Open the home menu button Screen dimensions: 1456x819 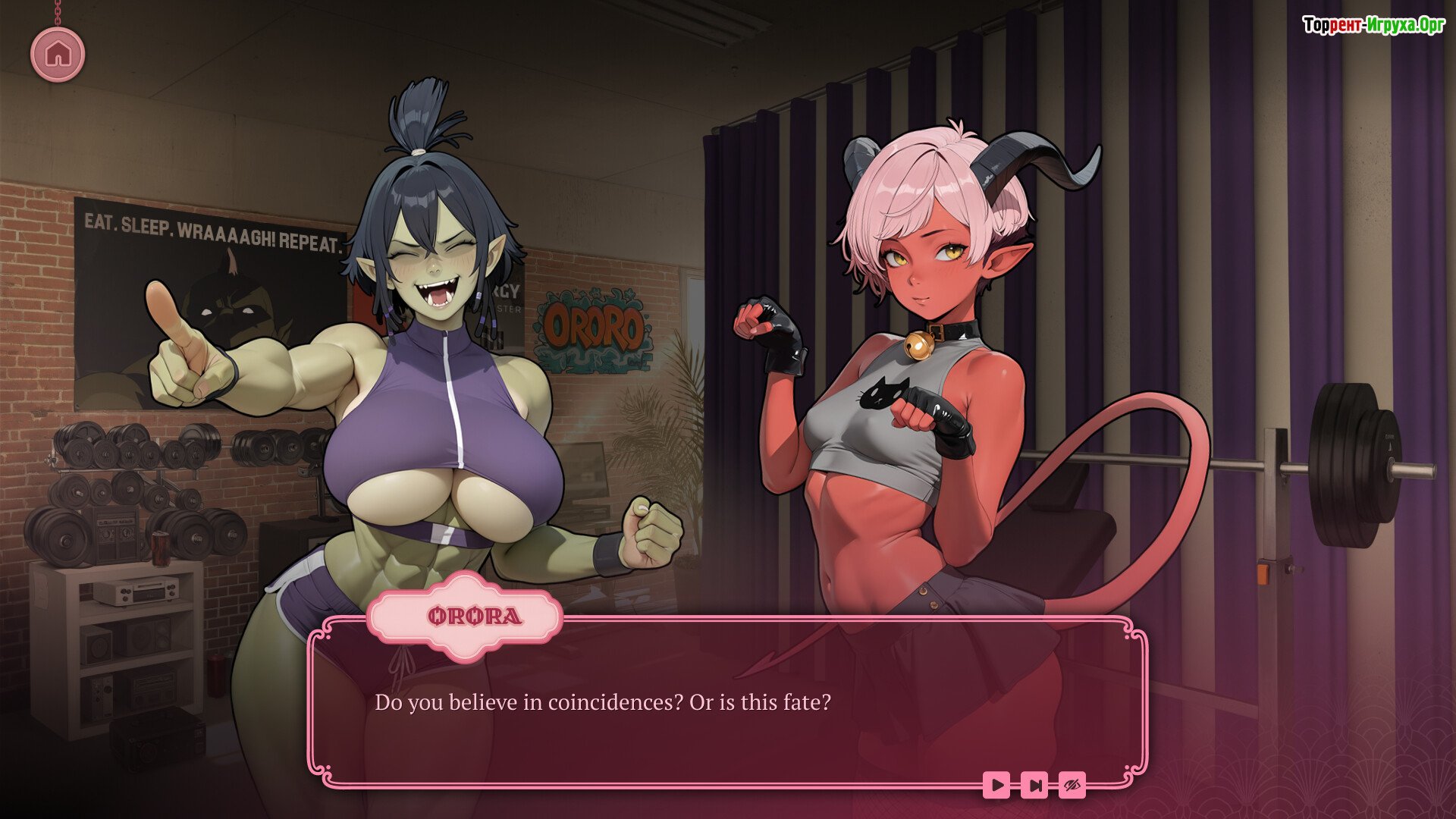pos(58,54)
